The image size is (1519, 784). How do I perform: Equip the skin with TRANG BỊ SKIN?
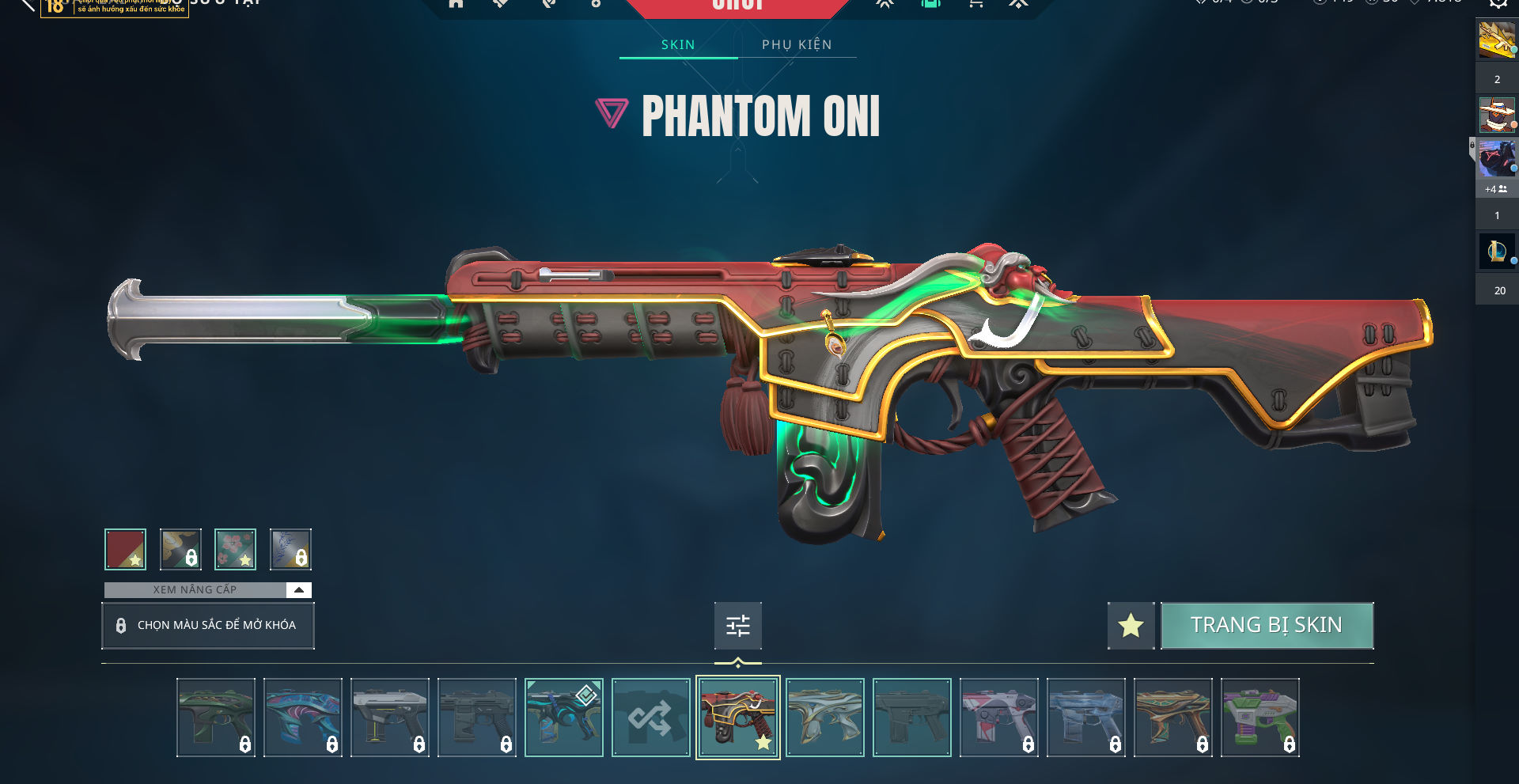pyautogui.click(x=1267, y=625)
